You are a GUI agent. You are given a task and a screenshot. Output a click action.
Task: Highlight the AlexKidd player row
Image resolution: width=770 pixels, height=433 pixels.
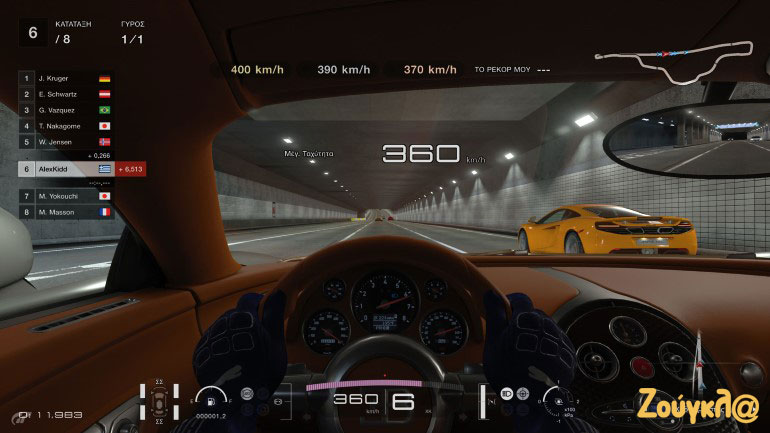65,170
